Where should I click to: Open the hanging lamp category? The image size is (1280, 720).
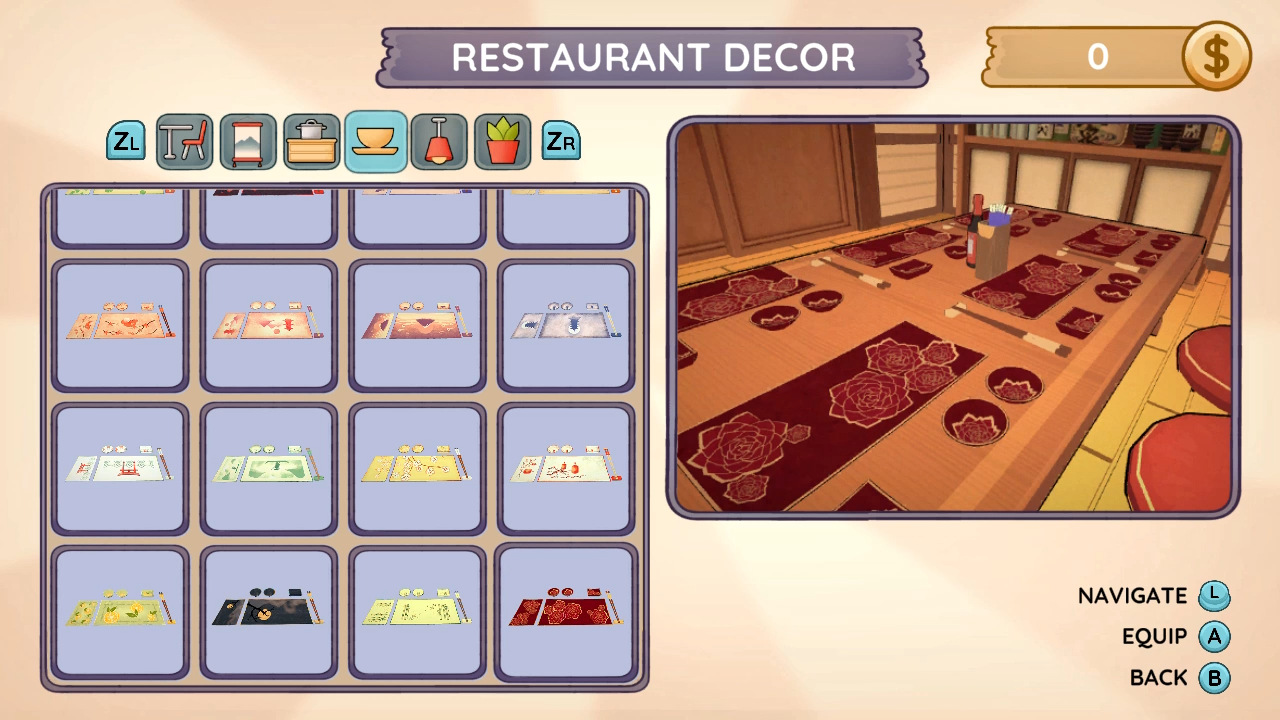tap(440, 141)
